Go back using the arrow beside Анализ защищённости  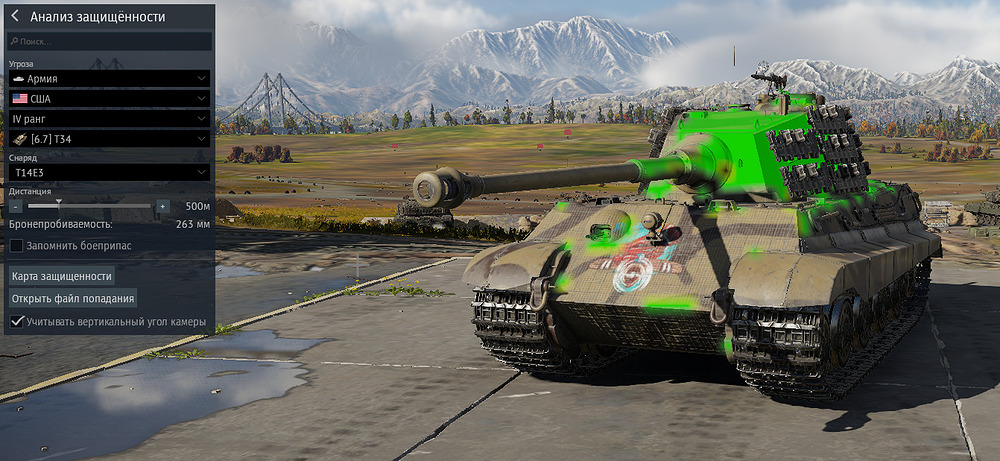pyautogui.click(x=15, y=16)
